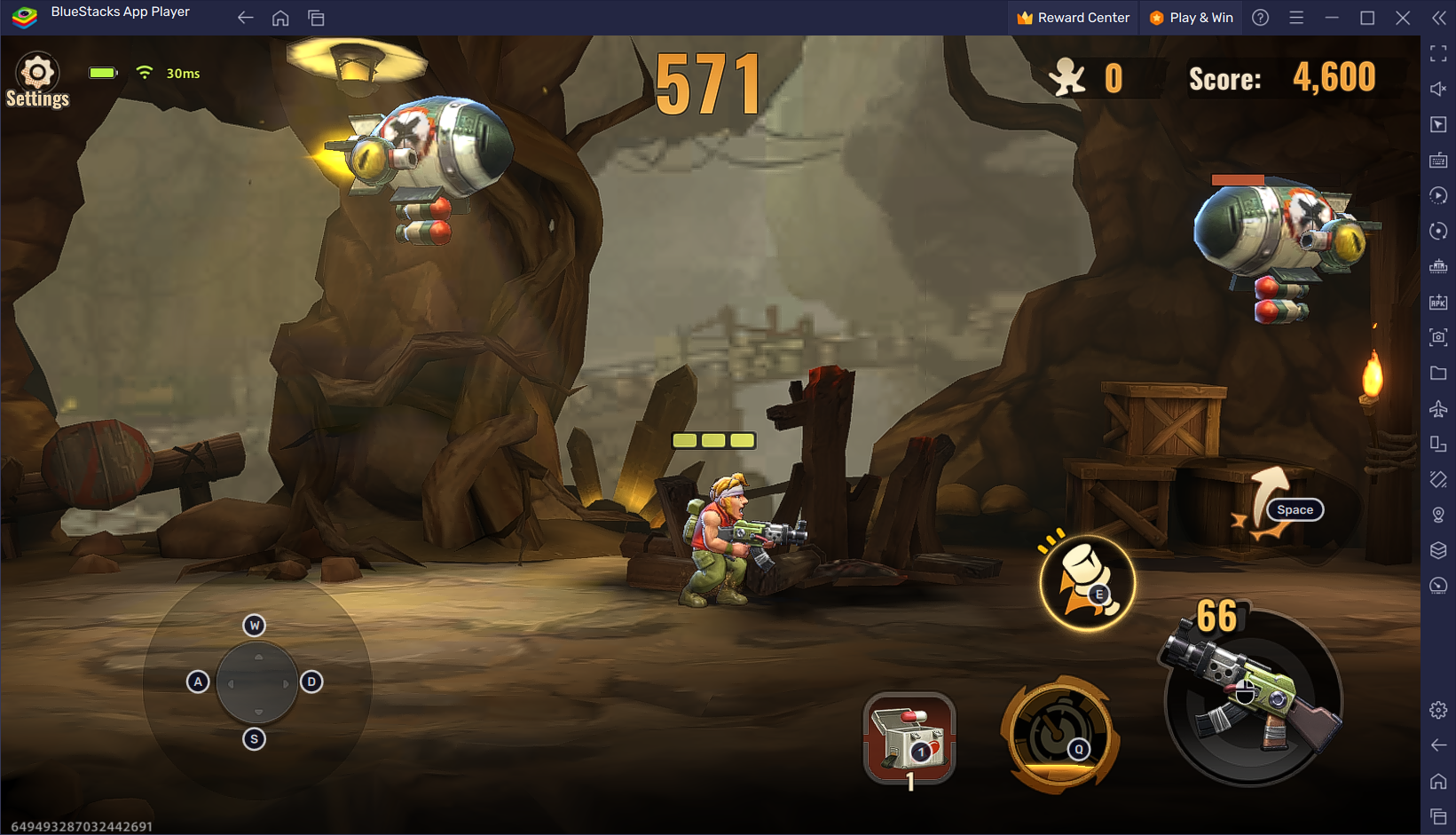Collapse the BlueStacks sidebar with the chevron arrows
Screen dimensions: 1456x835
1438,17
